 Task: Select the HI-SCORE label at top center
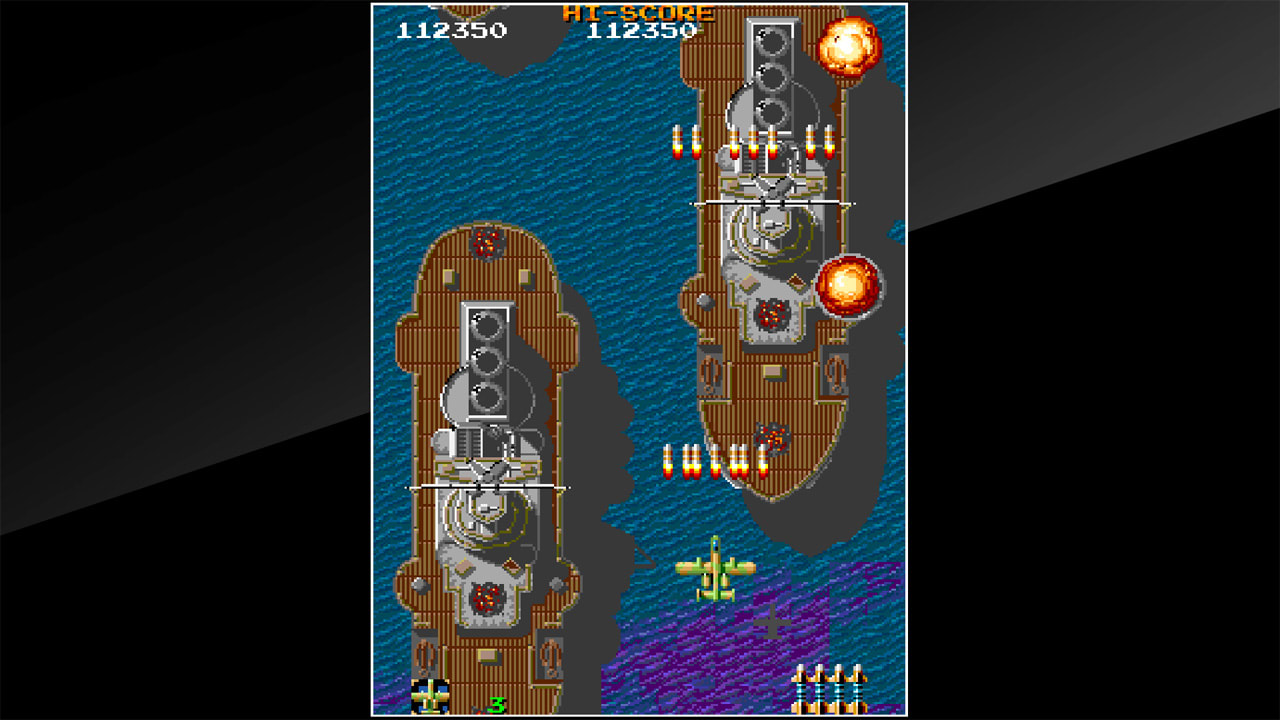coord(640,14)
